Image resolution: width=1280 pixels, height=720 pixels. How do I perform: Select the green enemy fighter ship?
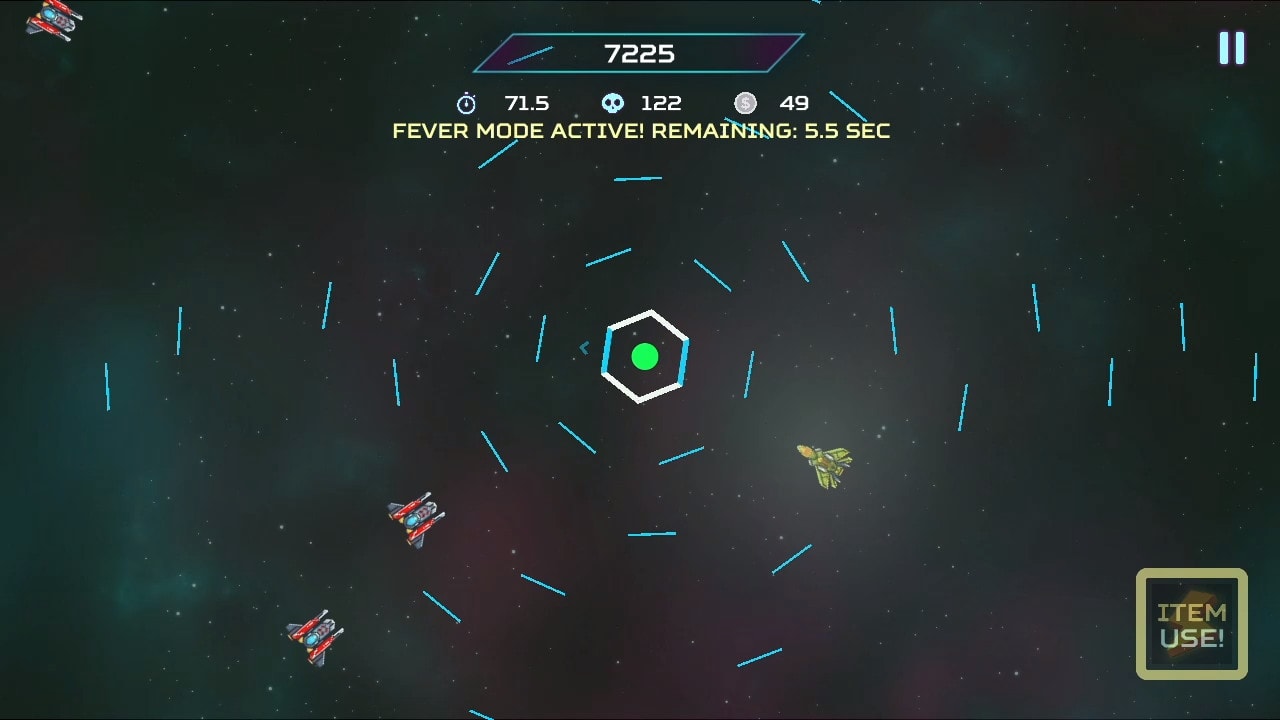point(823,464)
